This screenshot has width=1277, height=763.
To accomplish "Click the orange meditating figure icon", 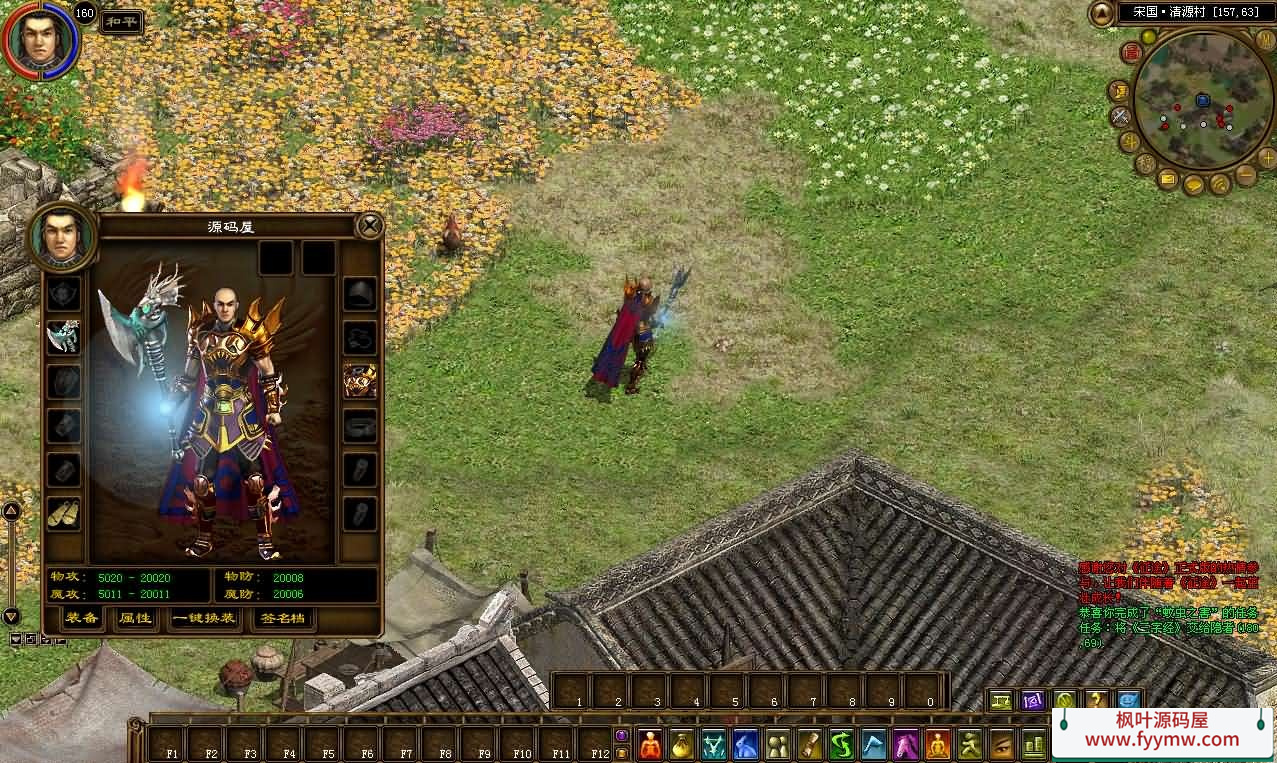I will point(938,745).
